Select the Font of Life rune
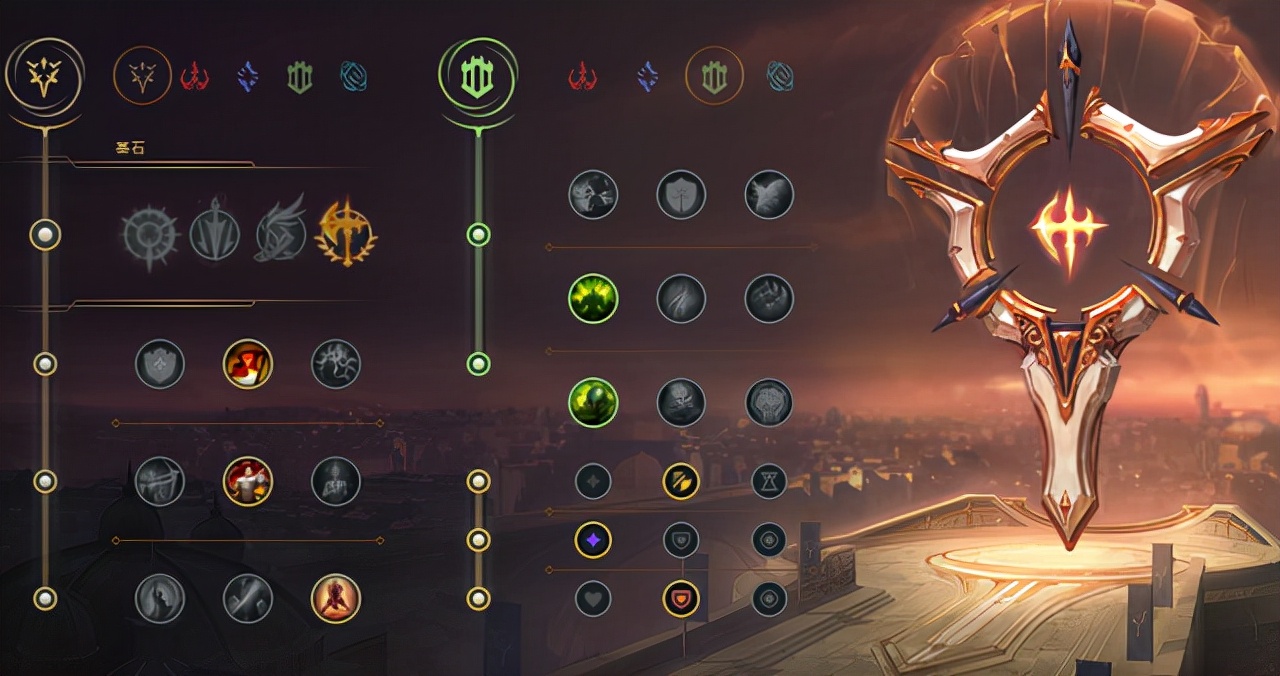 click(x=681, y=194)
